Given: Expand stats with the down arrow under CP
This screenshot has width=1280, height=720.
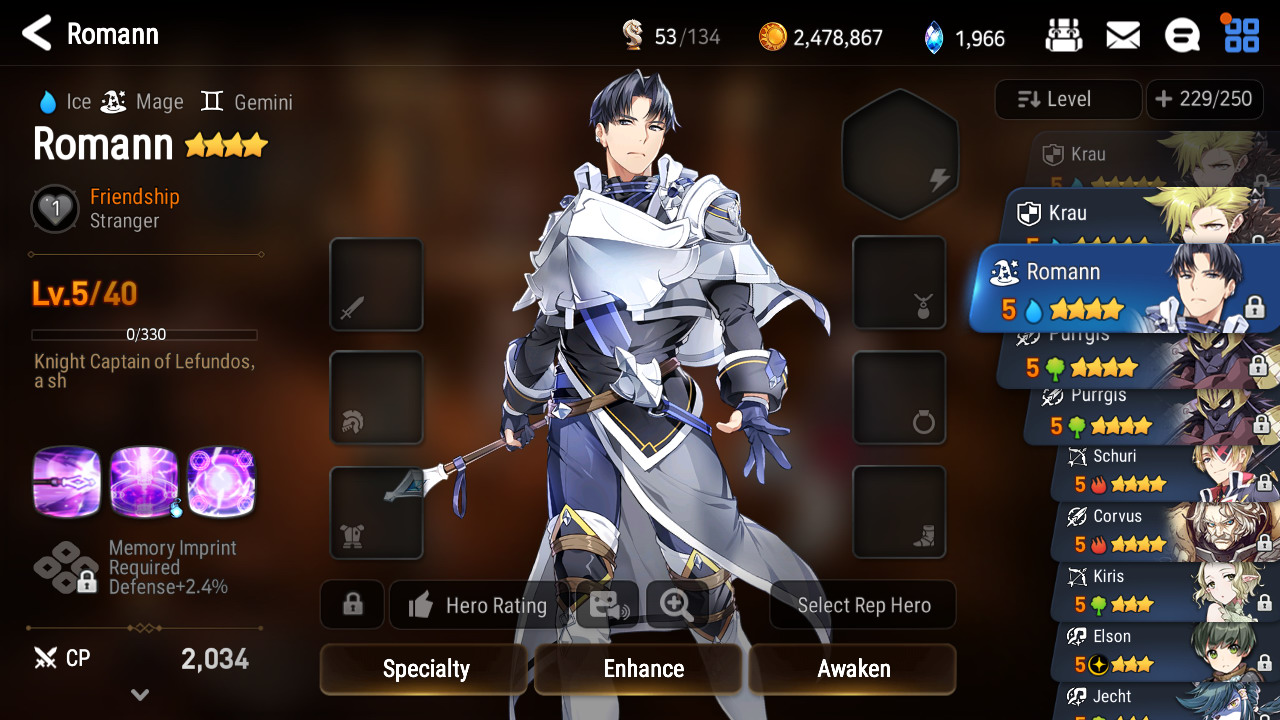Looking at the screenshot, I should tap(140, 694).
